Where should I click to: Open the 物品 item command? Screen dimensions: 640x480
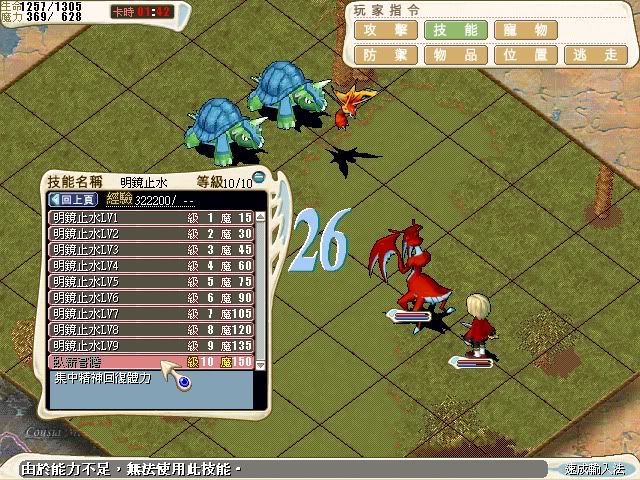(x=456, y=55)
